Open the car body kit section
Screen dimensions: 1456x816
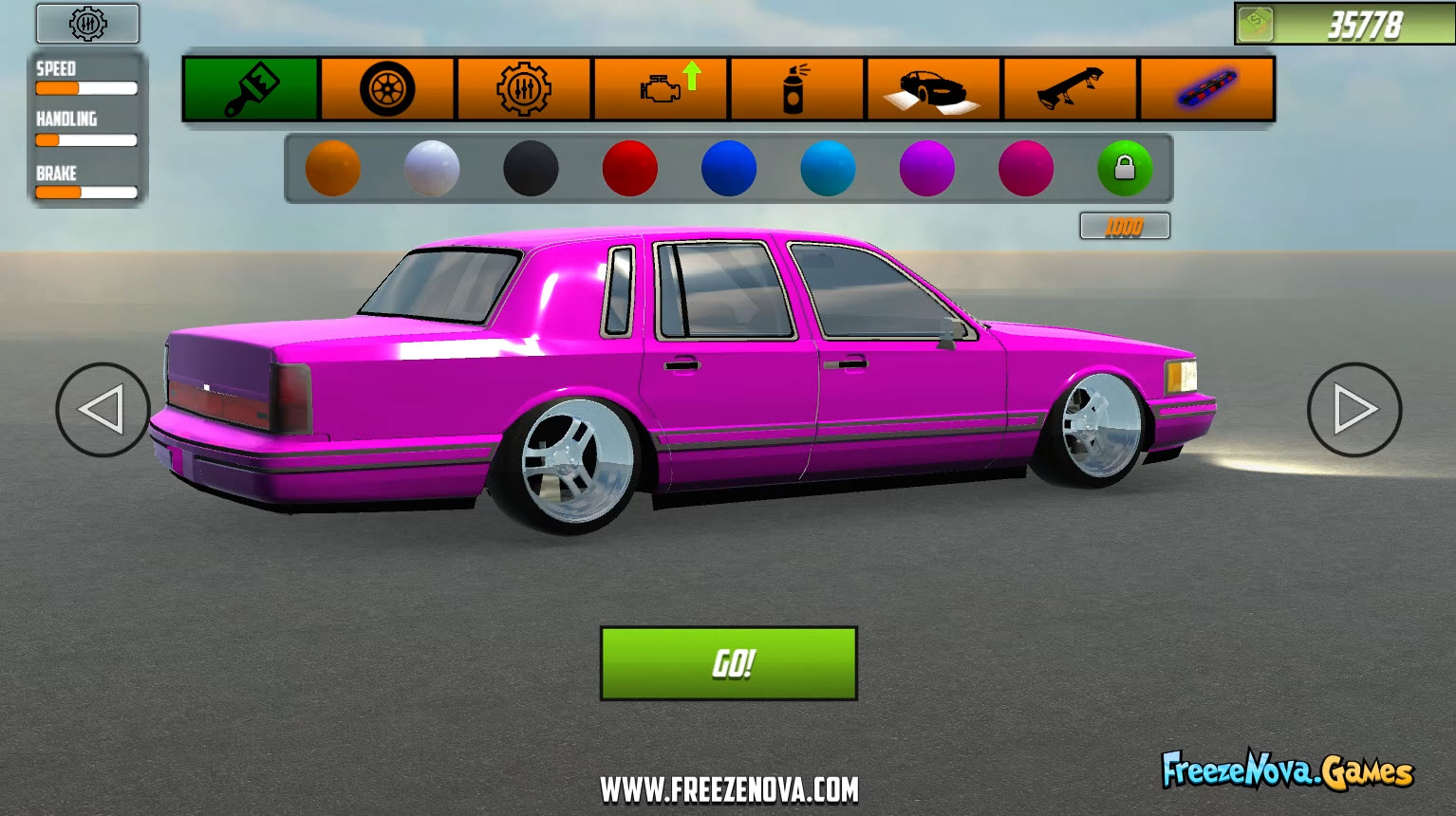tap(933, 88)
